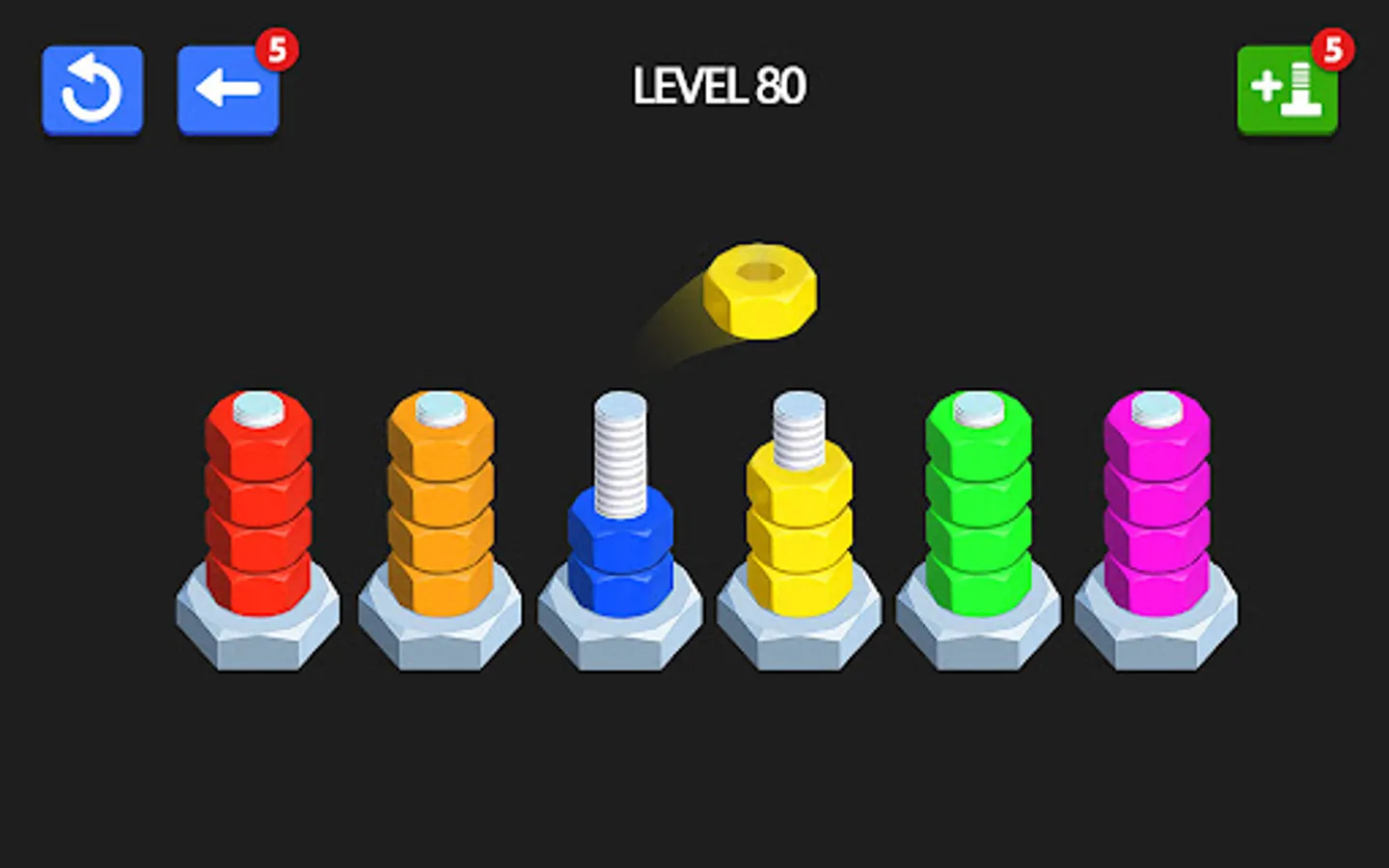The height and width of the screenshot is (868, 1389).
Task: Click the red badge showing 5 undos
Action: tap(278, 48)
